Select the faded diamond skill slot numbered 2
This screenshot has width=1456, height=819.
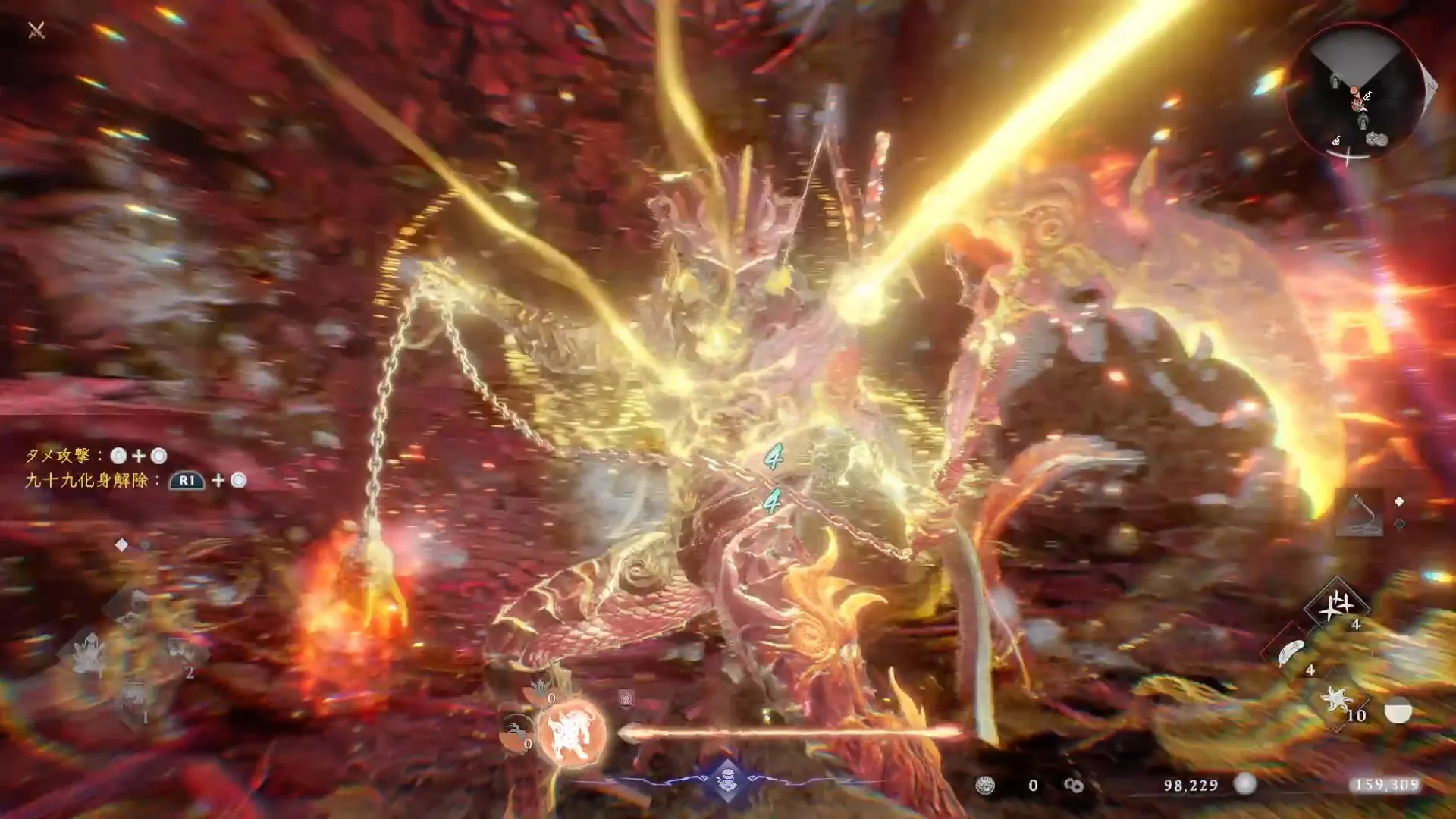point(180,652)
